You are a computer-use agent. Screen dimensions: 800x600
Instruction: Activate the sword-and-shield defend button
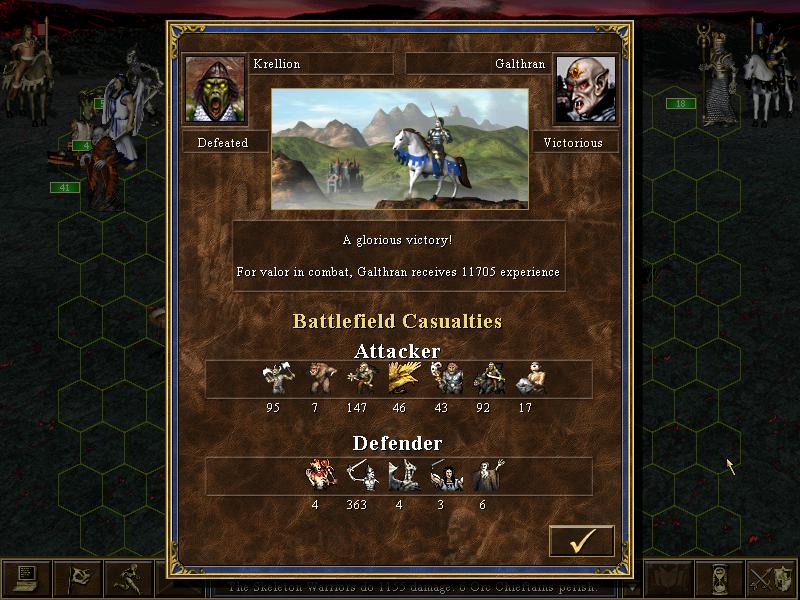[x=773, y=578]
